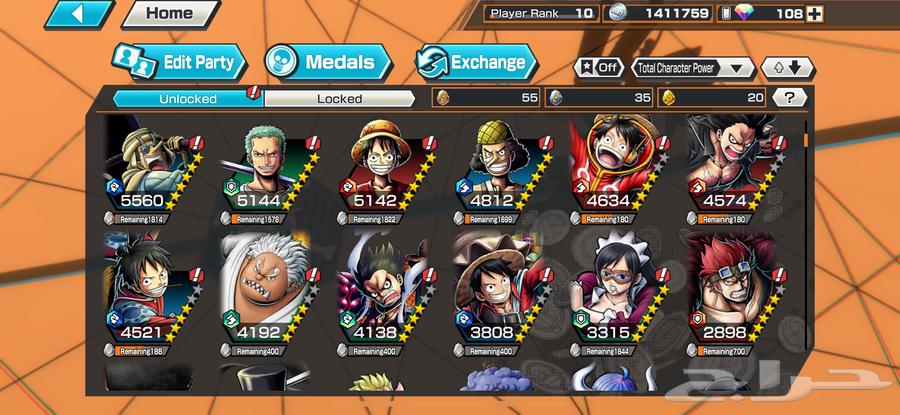Screen dimensions: 900x415
Task: Return to the Home screen
Action: point(168,14)
